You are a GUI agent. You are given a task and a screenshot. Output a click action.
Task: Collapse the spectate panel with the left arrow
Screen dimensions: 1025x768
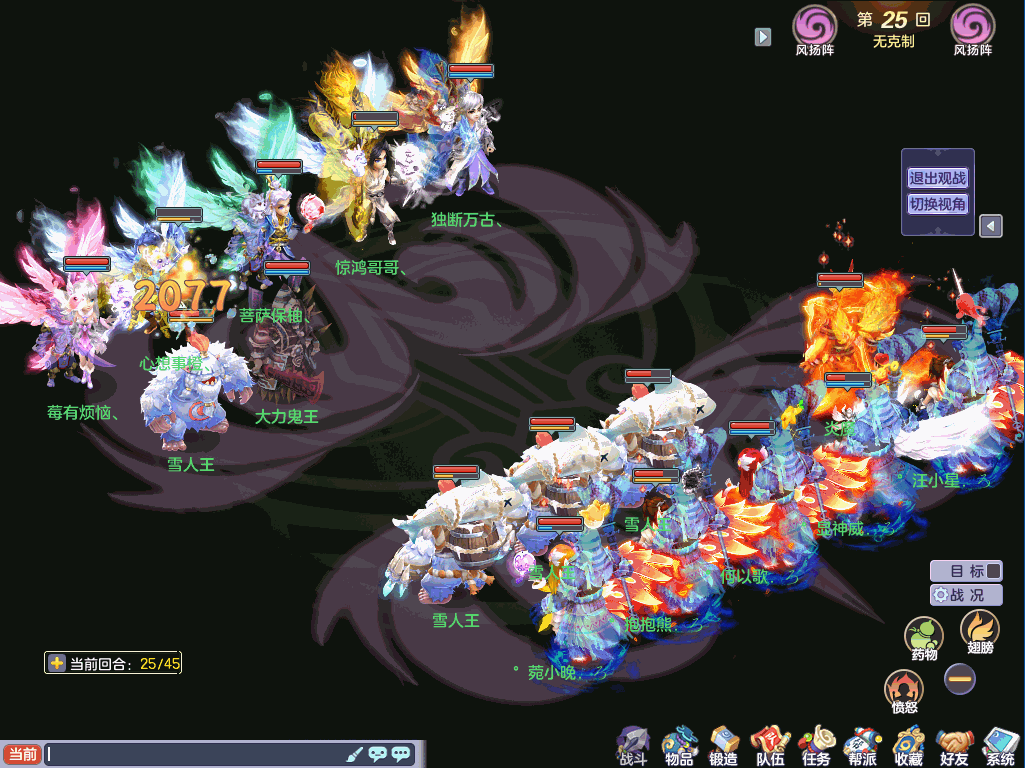point(990,226)
